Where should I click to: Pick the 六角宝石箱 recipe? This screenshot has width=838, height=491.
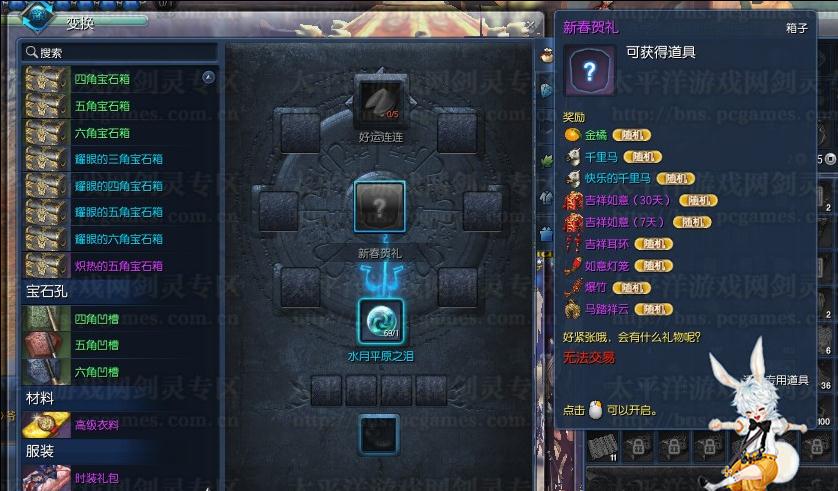tap(102, 133)
